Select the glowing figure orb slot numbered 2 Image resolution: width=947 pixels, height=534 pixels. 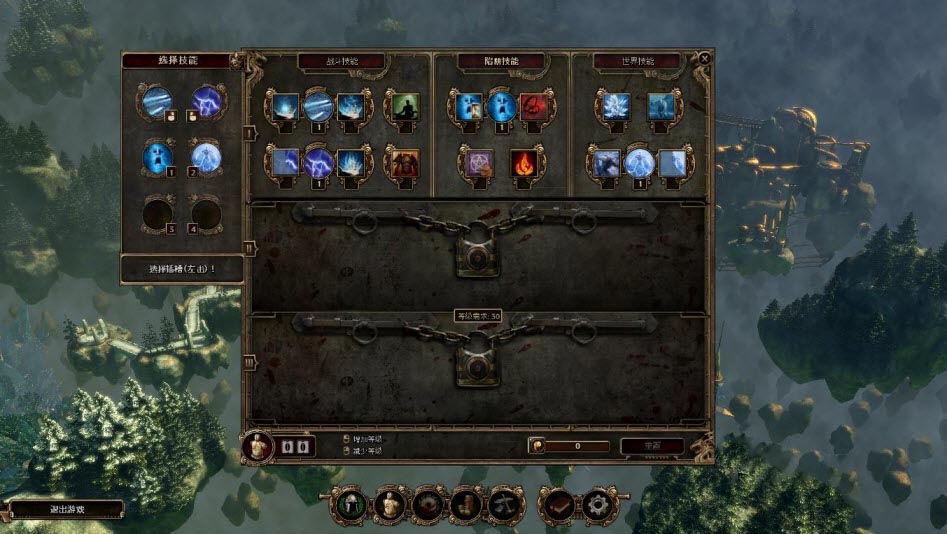[x=207, y=157]
